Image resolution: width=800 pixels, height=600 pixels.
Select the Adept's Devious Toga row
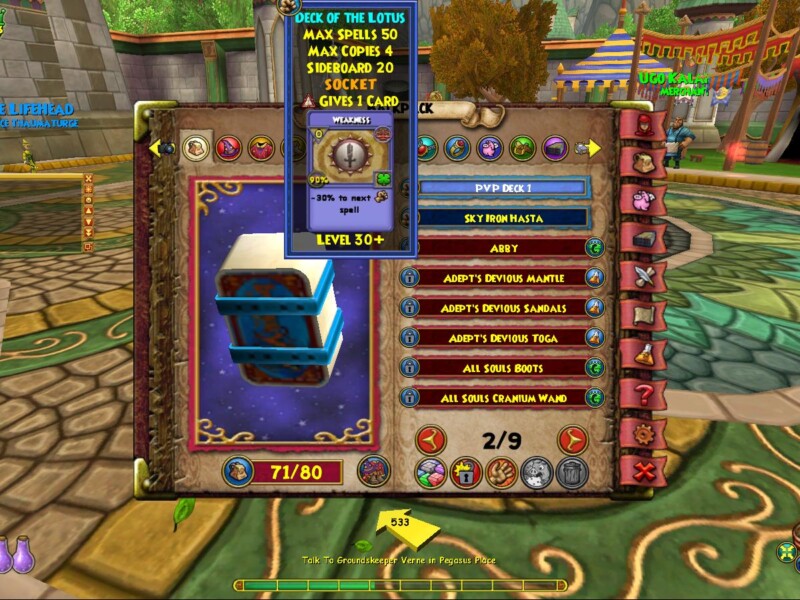point(502,337)
